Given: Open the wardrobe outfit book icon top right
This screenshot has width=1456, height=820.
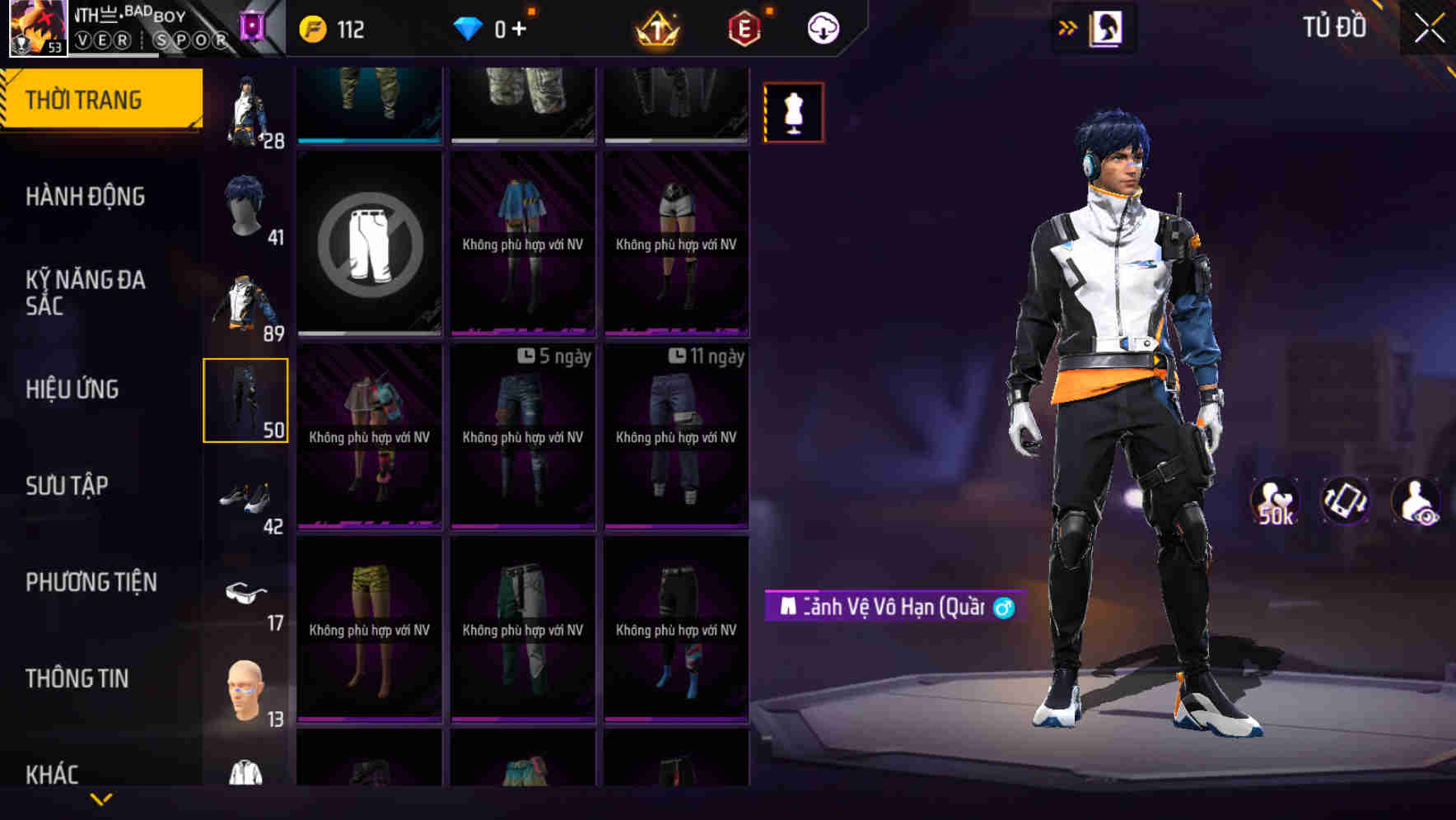Looking at the screenshot, I should pyautogui.click(x=1106, y=27).
